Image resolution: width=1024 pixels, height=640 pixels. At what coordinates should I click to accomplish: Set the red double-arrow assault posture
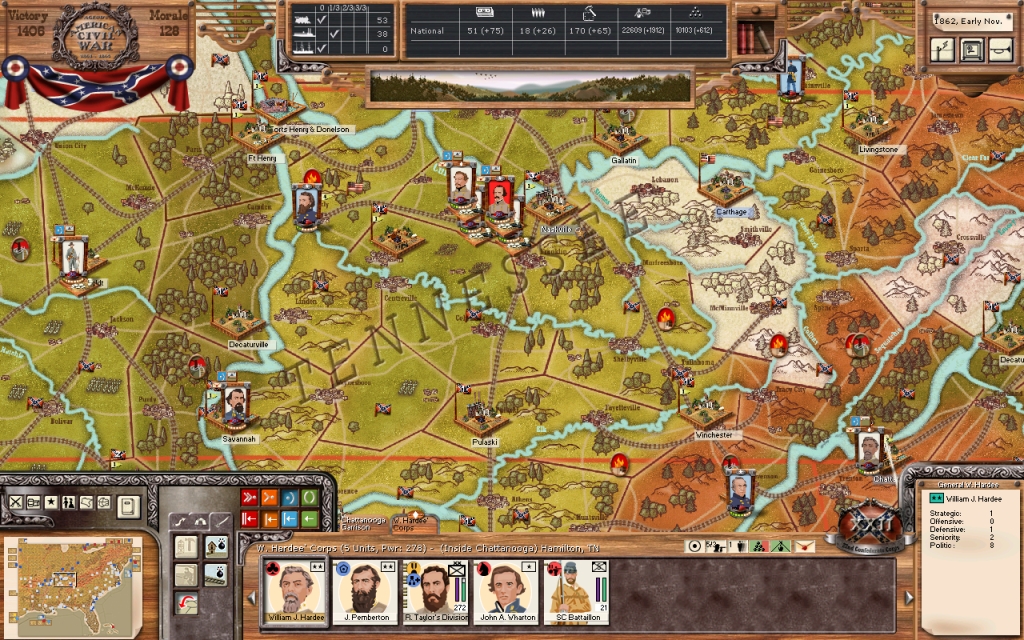(249, 497)
